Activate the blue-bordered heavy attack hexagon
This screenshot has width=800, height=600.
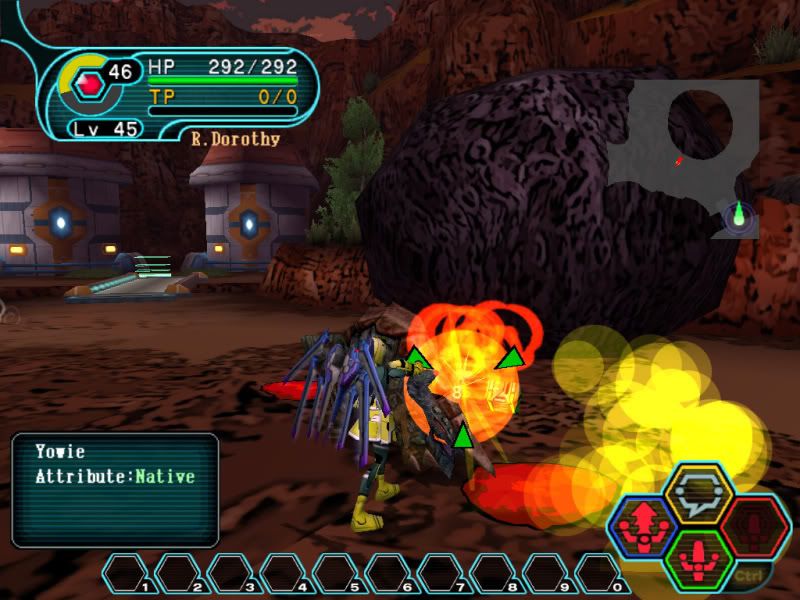(642, 524)
